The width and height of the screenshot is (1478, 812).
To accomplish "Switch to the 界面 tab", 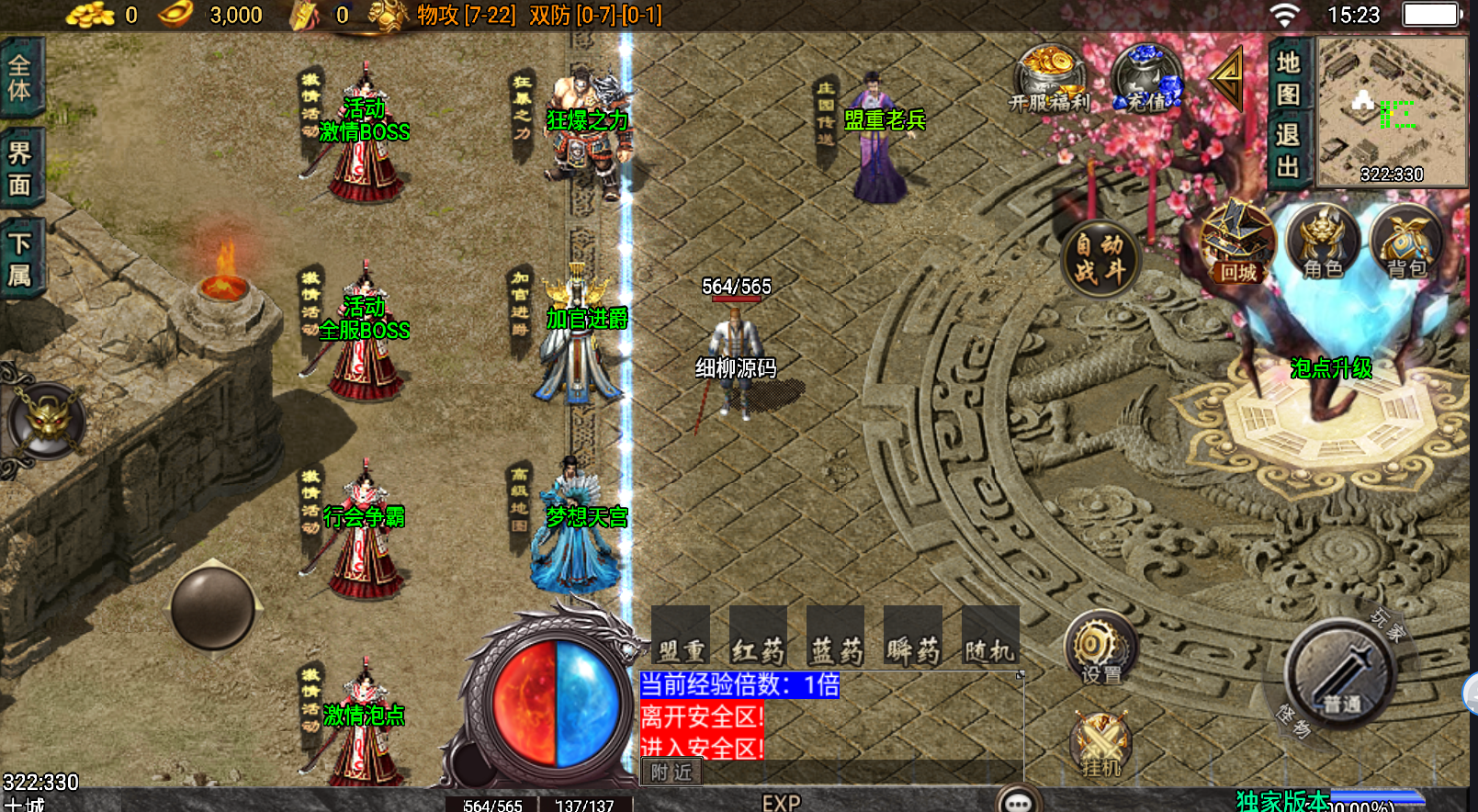I will point(20,169).
